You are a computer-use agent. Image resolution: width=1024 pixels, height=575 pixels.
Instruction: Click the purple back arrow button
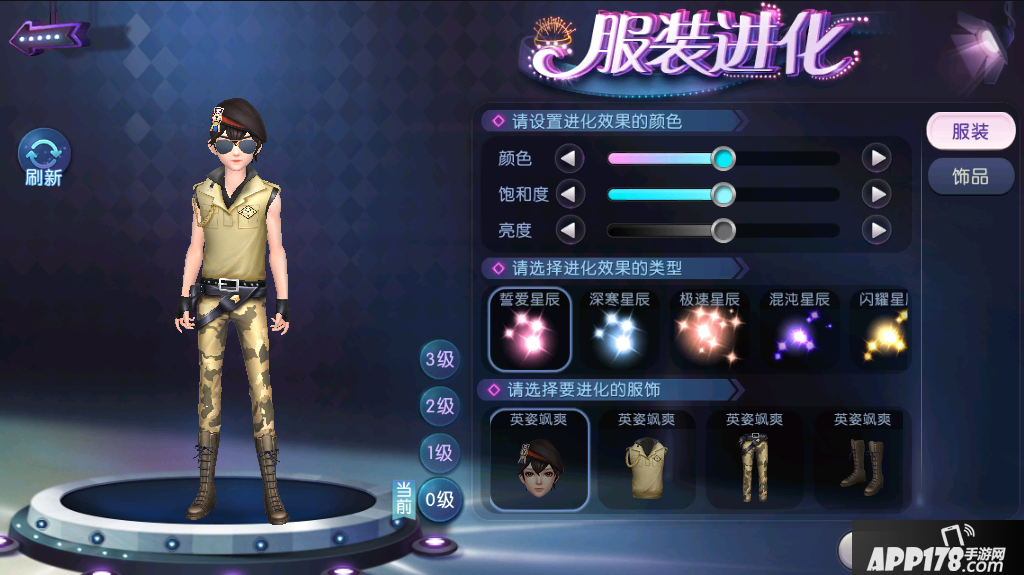click(48, 38)
